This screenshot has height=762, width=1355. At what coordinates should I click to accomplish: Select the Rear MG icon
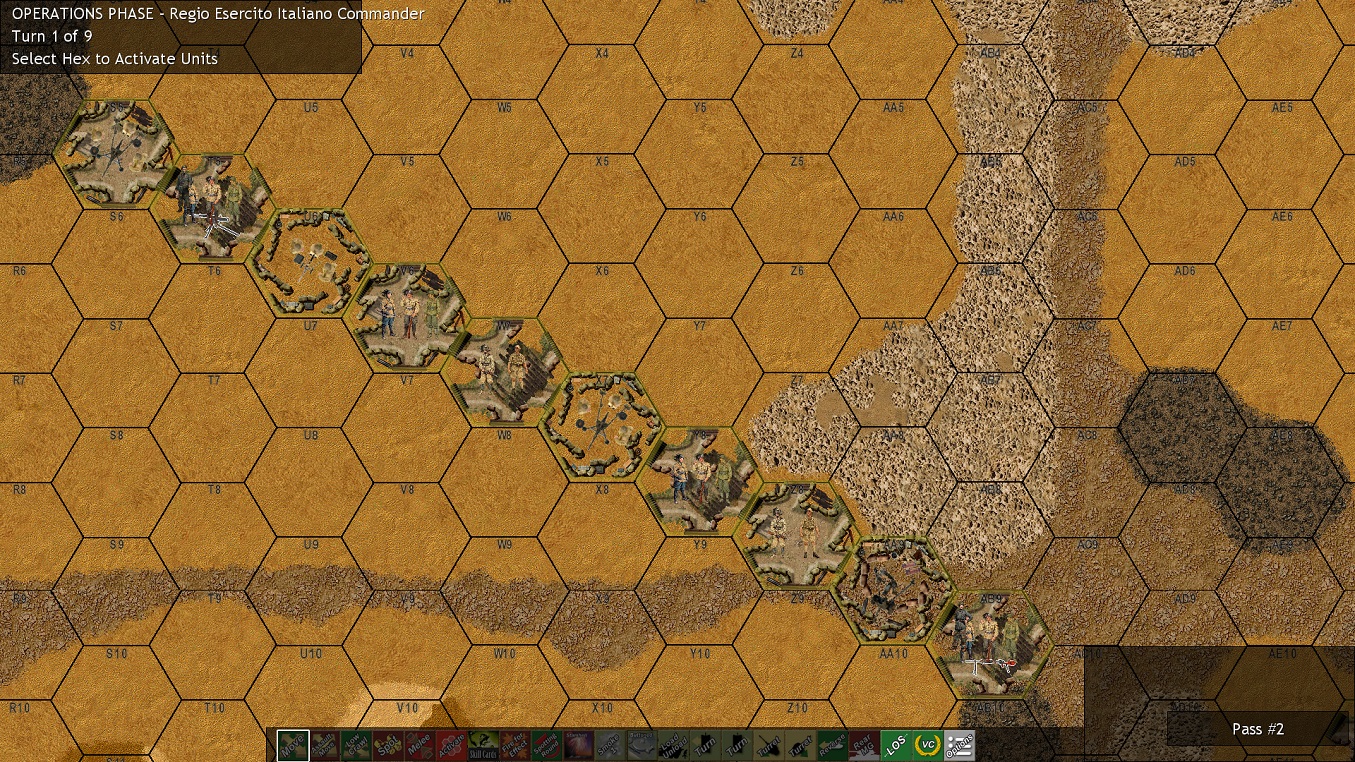point(863,744)
